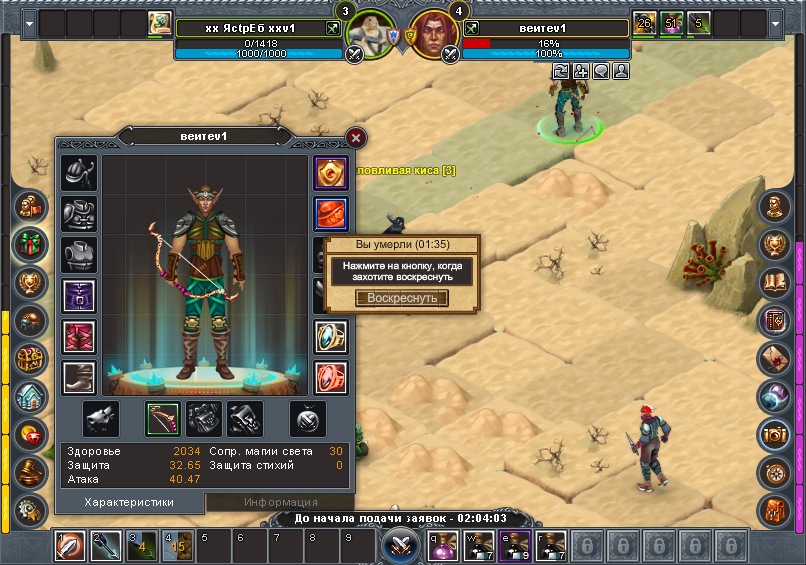
Task: Switch to the Информация tab
Action: [270, 502]
